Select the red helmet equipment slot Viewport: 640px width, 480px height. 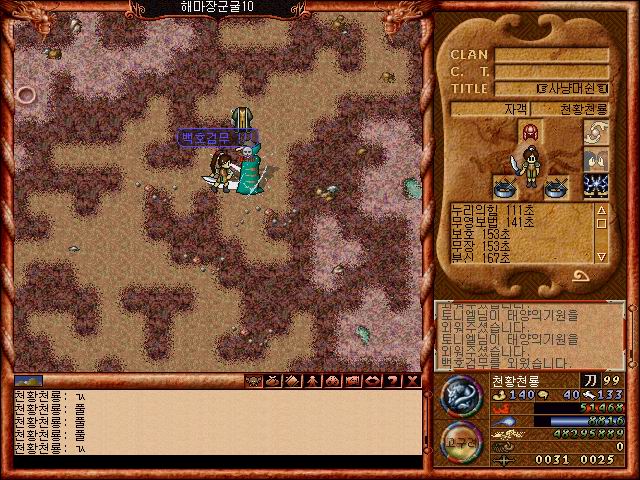click(x=529, y=132)
